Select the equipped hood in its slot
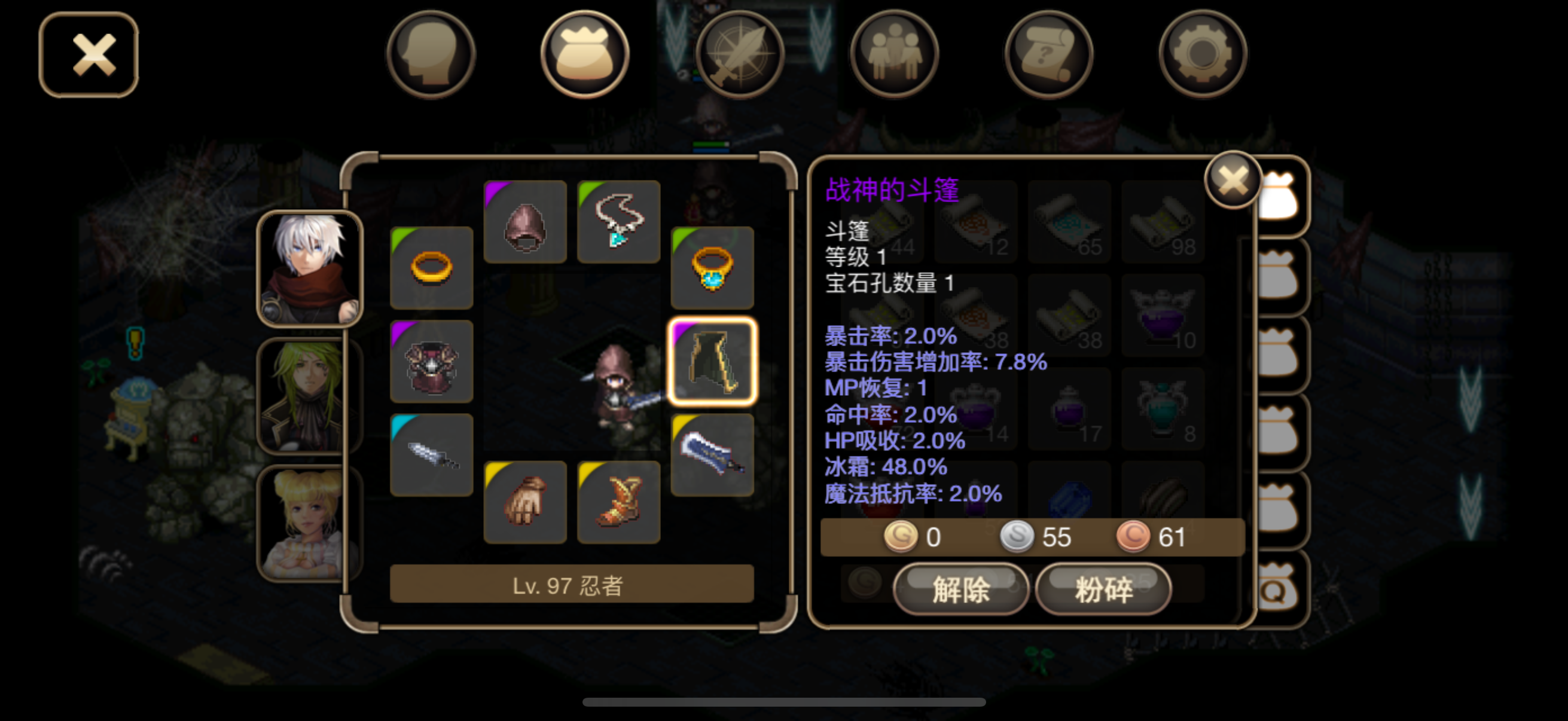 pos(524,222)
